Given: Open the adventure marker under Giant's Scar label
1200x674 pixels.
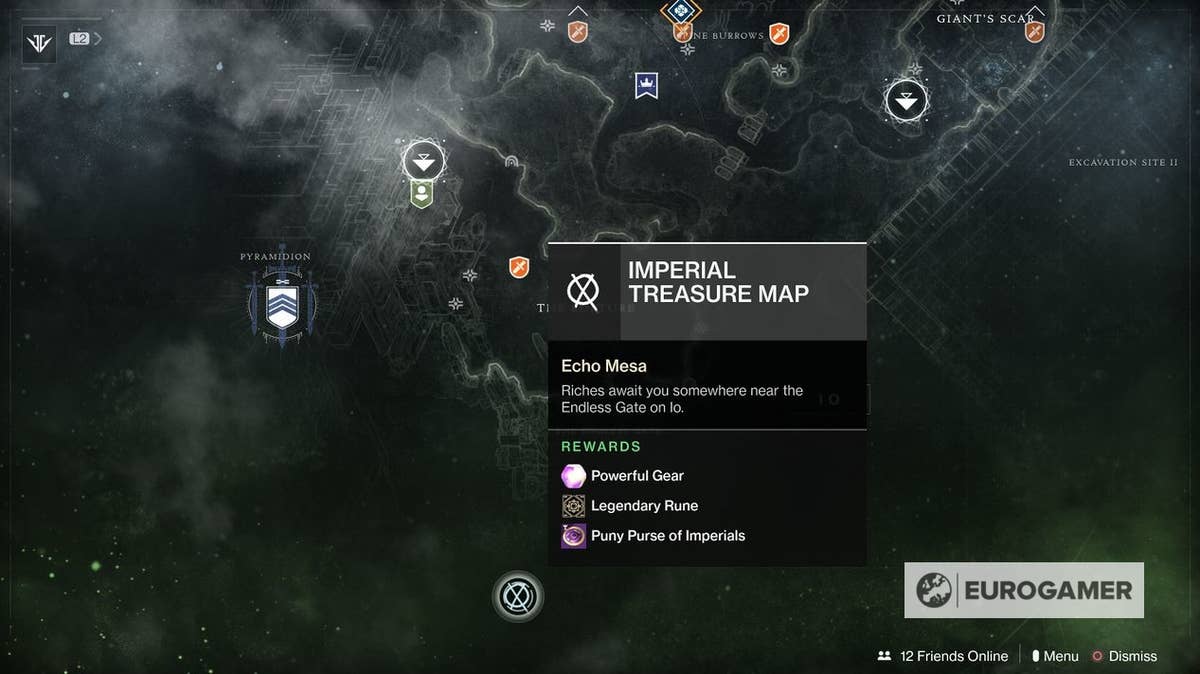Looking at the screenshot, I should pyautogui.click(x=1034, y=32).
